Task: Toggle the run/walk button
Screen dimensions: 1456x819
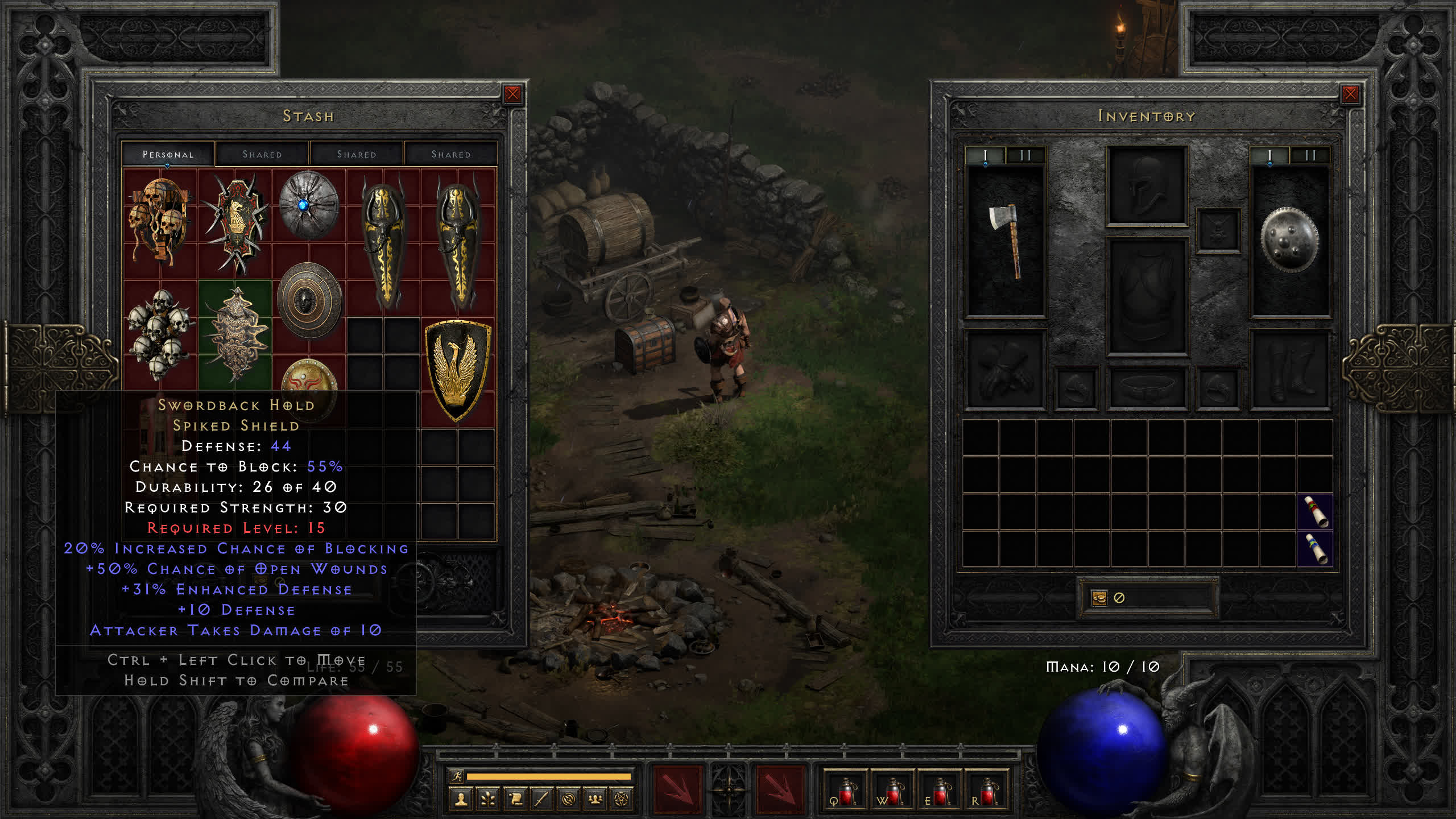Action: tap(457, 776)
